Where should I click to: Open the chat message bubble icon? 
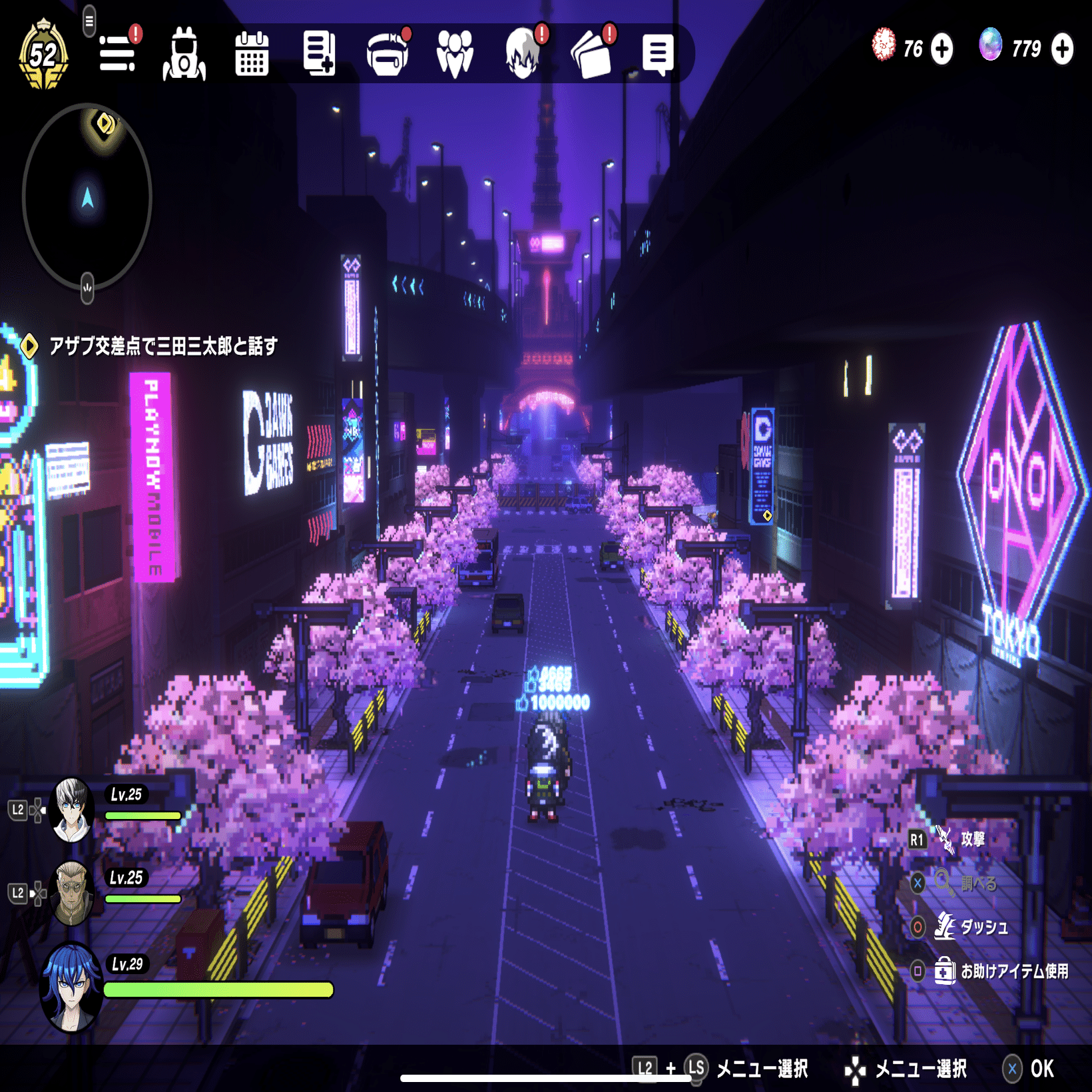[658, 55]
